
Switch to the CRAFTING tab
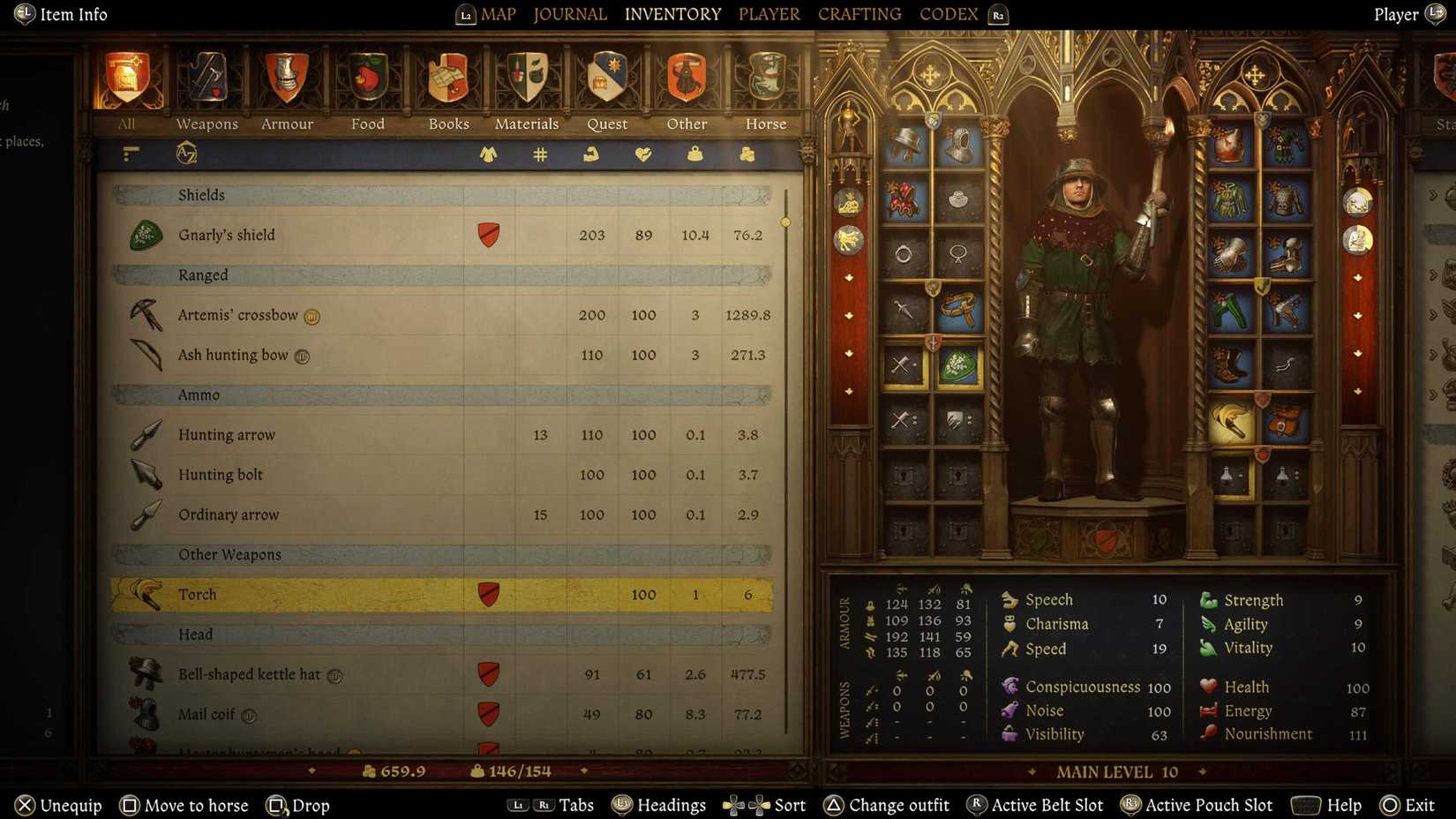[x=859, y=13]
